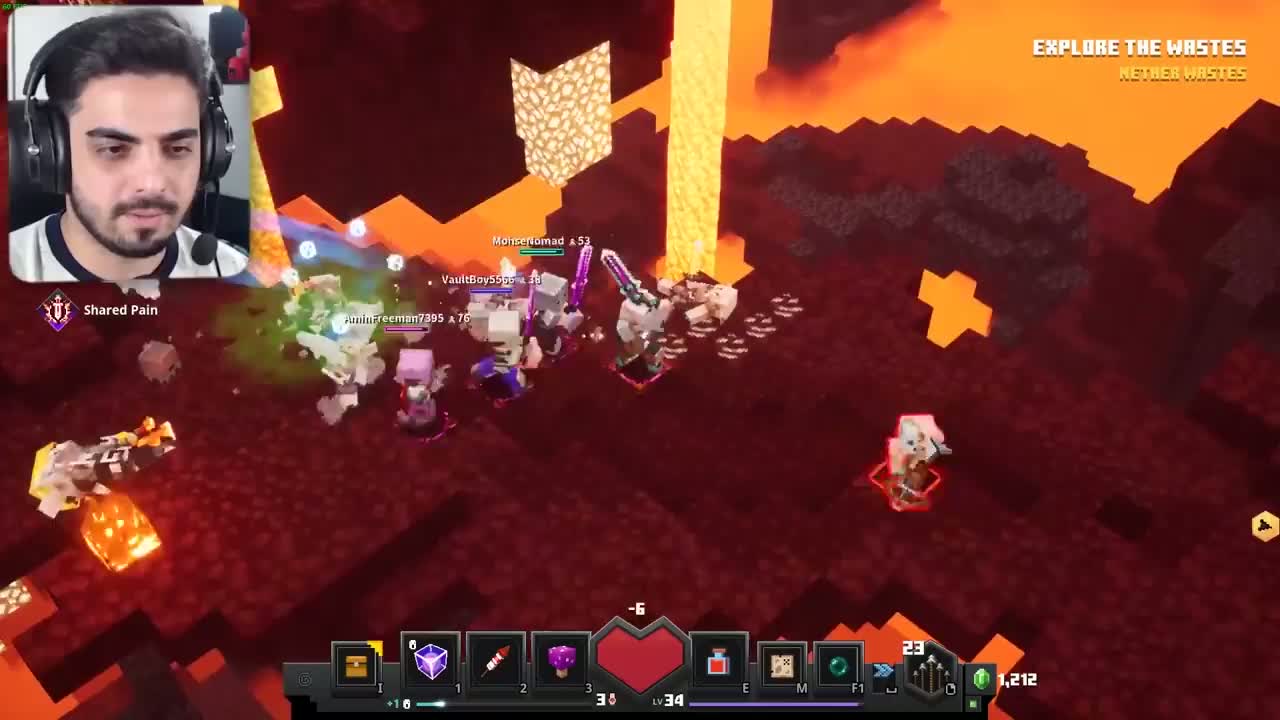
Task: Open the map scroll icon
Action: tap(782, 664)
